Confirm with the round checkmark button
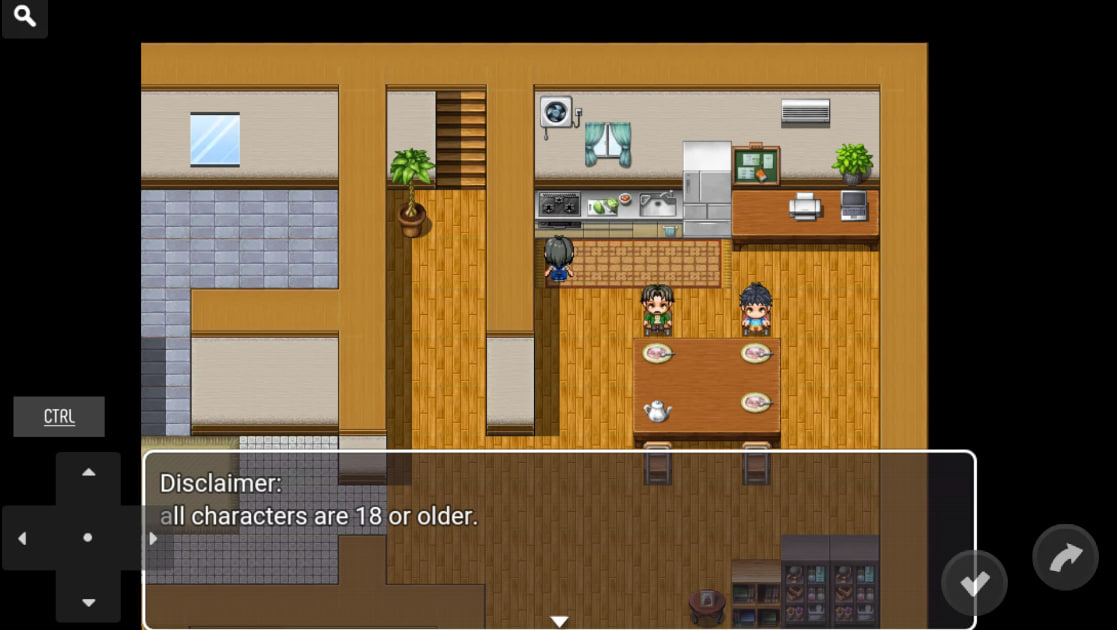The image size is (1117, 630). pos(974,583)
